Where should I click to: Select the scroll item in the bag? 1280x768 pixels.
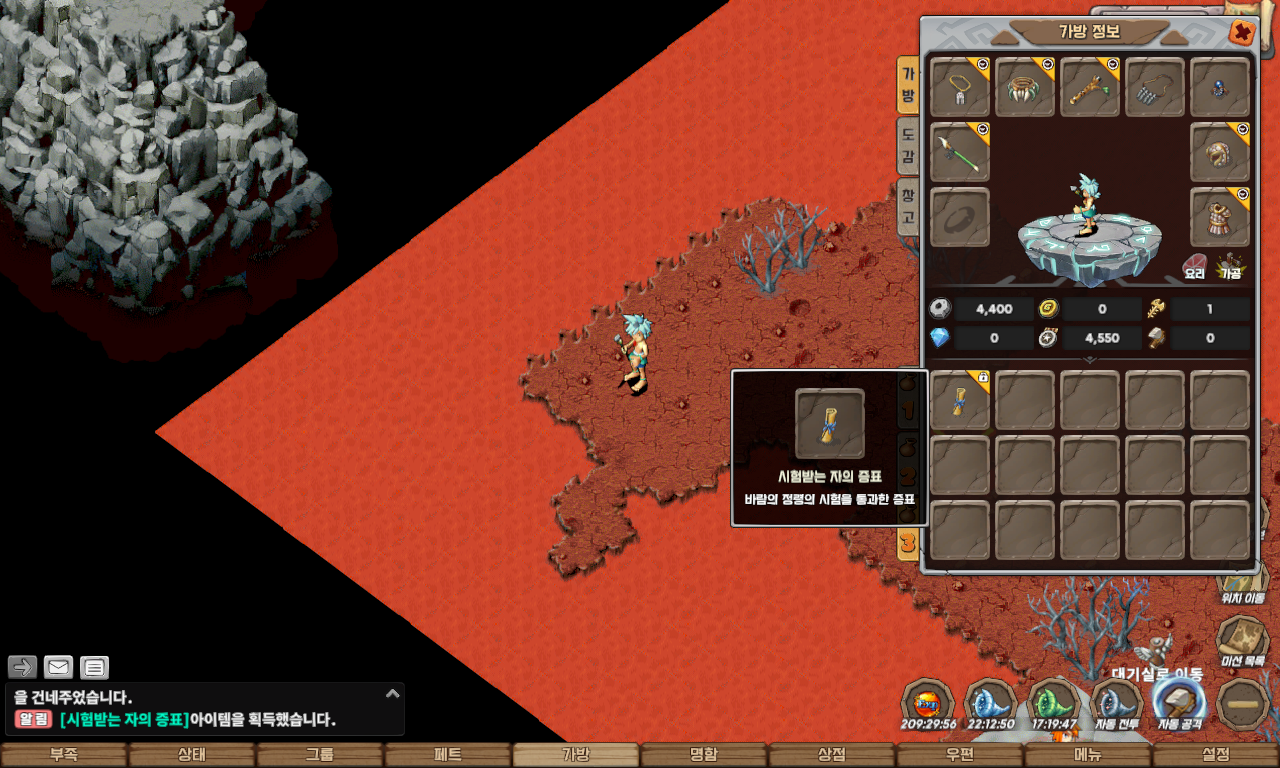pos(960,400)
